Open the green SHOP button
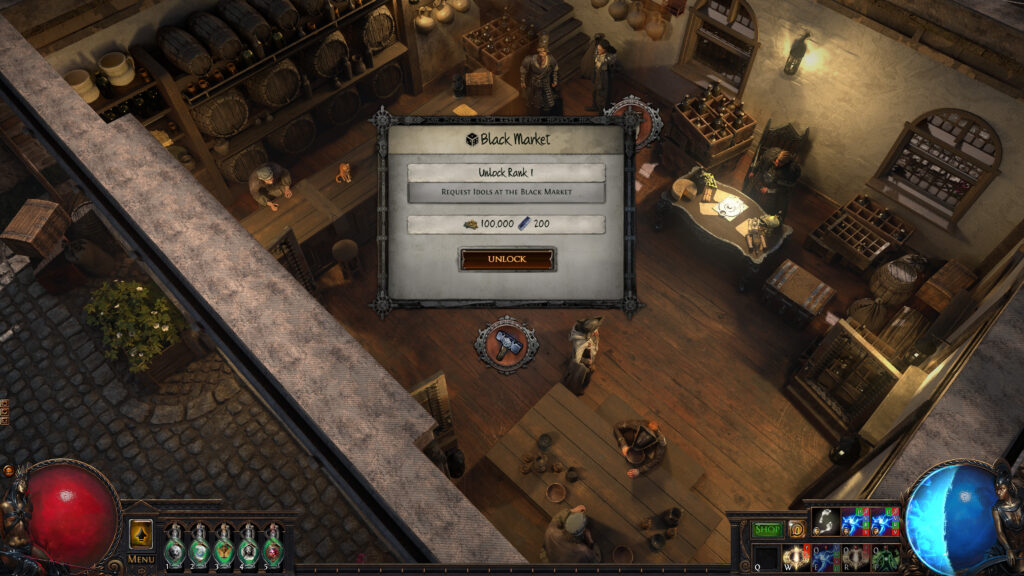 767,529
